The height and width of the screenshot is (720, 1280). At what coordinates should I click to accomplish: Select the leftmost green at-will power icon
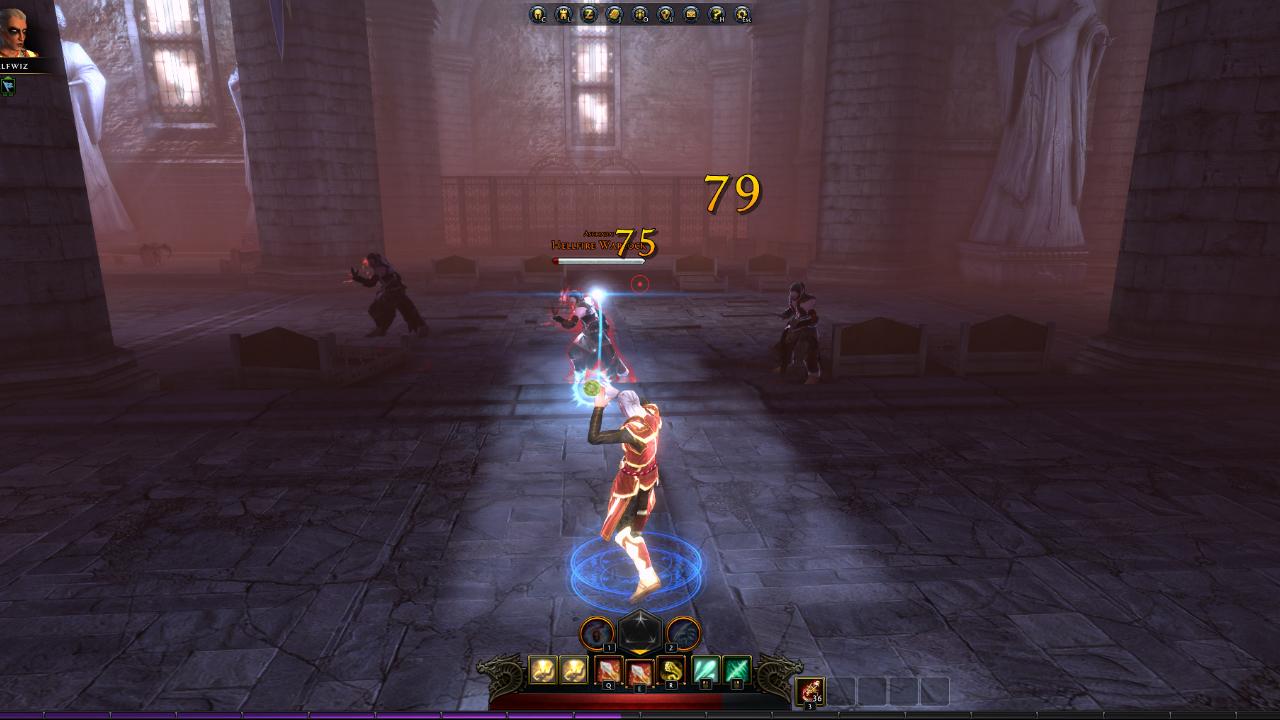706,670
